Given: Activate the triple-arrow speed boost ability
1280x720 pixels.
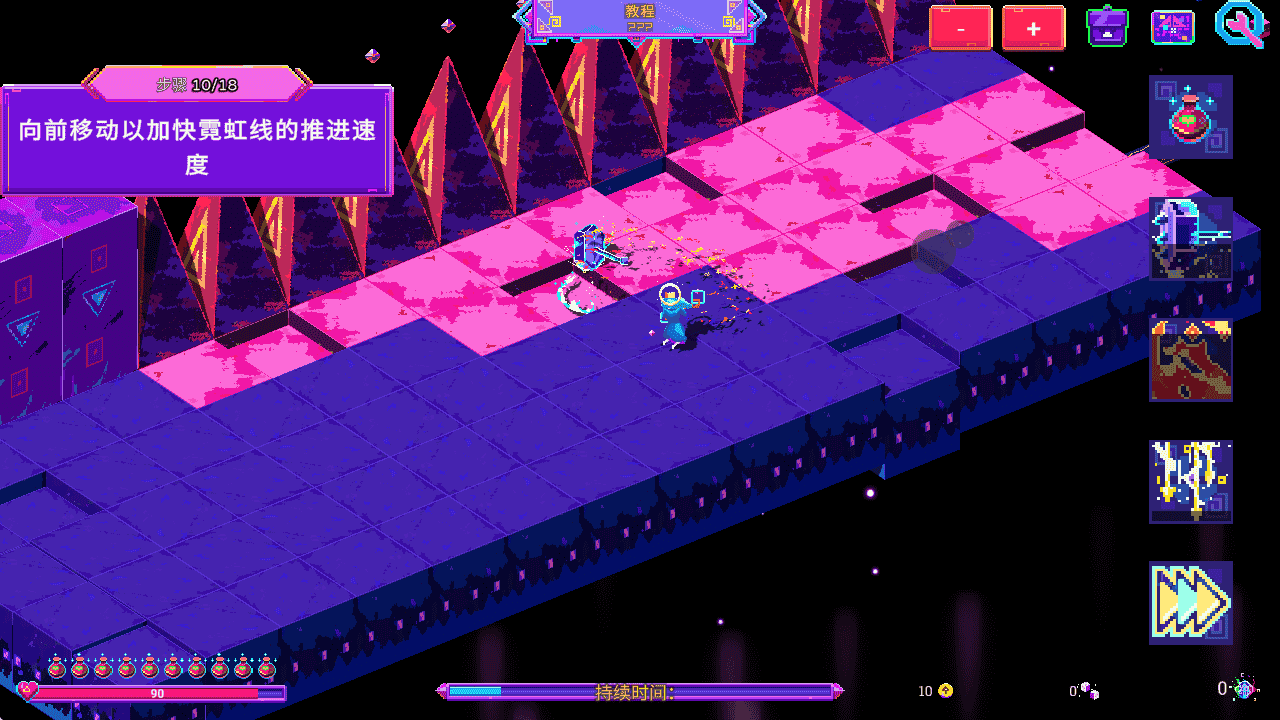Looking at the screenshot, I should (1188, 601).
